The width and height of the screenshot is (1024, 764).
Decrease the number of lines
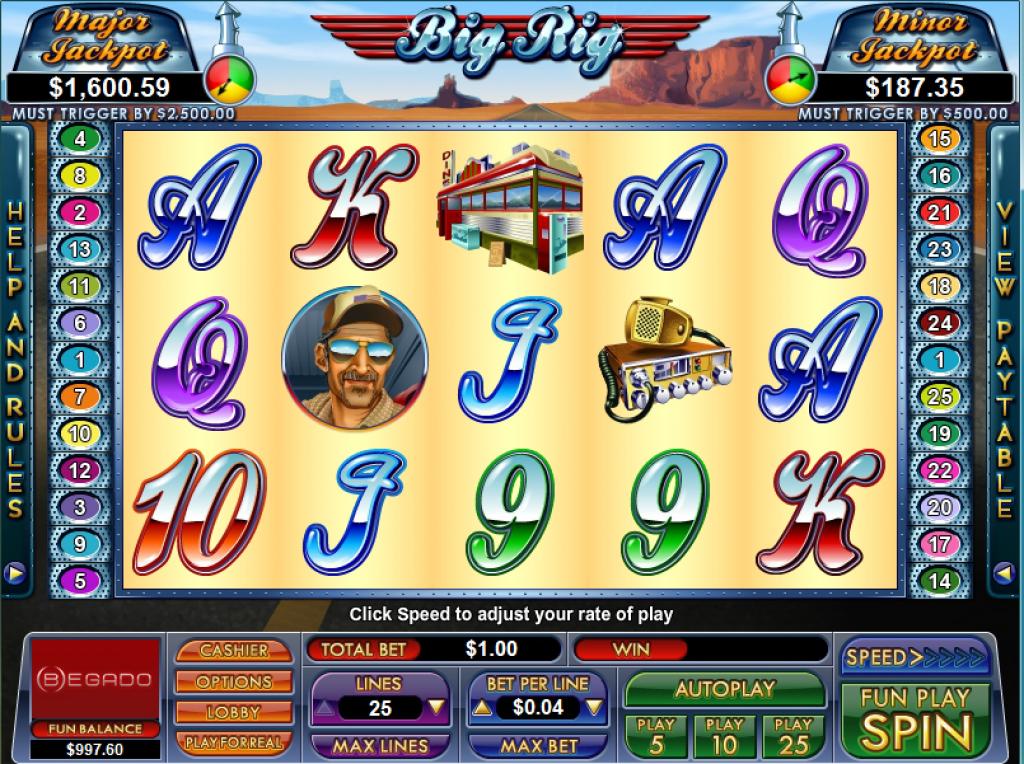(x=324, y=708)
